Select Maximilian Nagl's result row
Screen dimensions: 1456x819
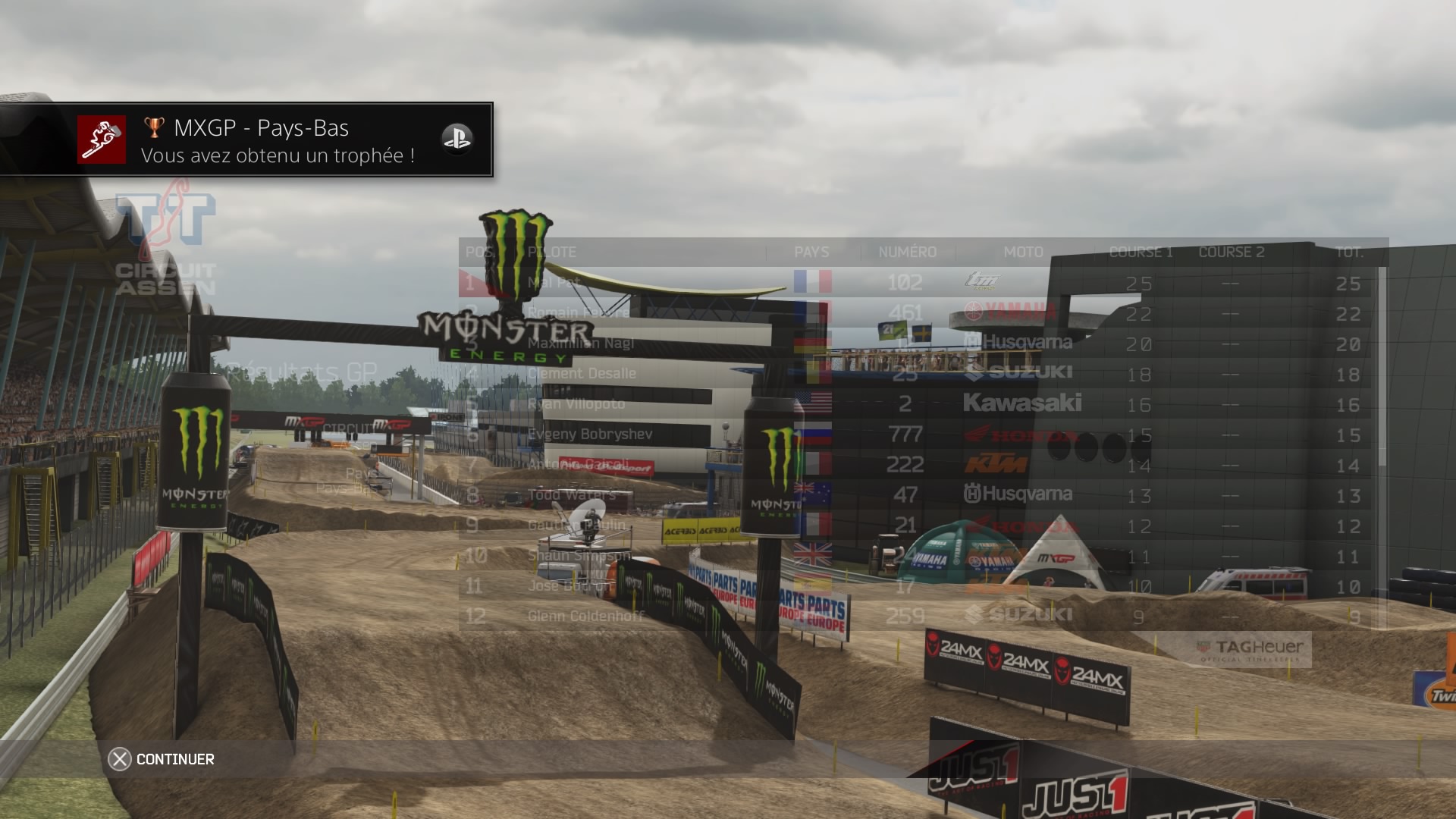[x=581, y=344]
